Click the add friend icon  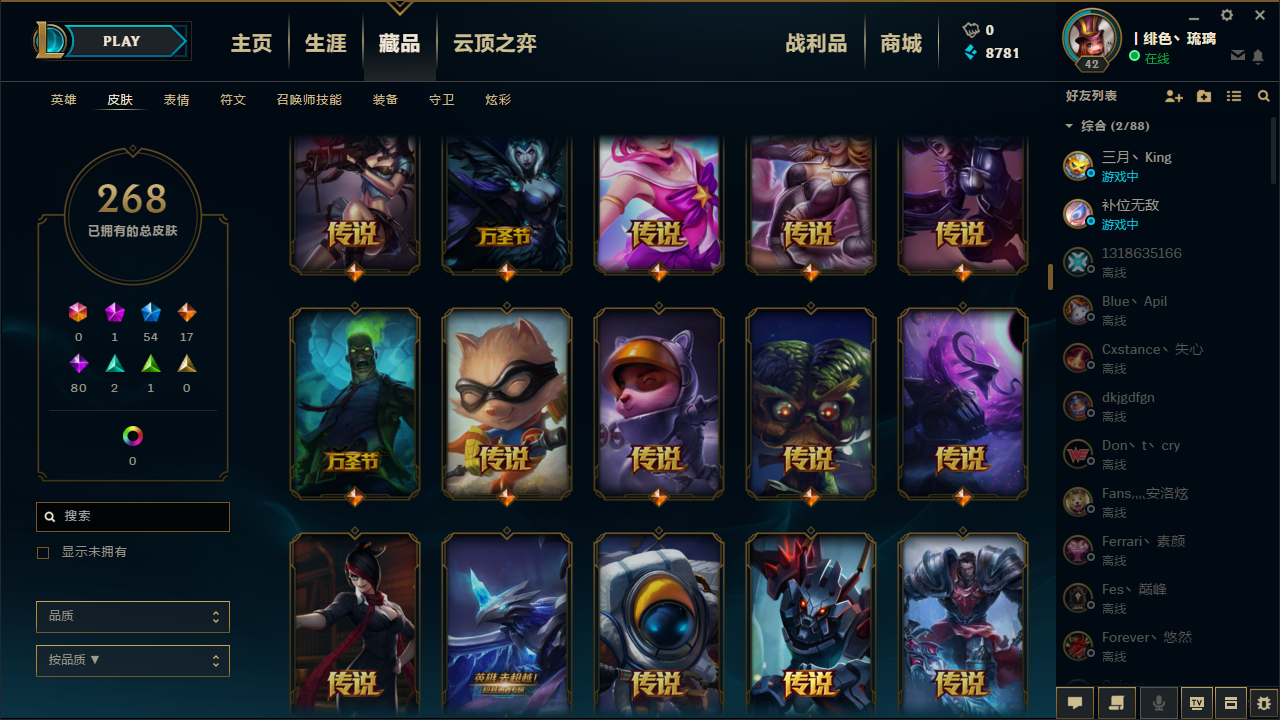1174,95
